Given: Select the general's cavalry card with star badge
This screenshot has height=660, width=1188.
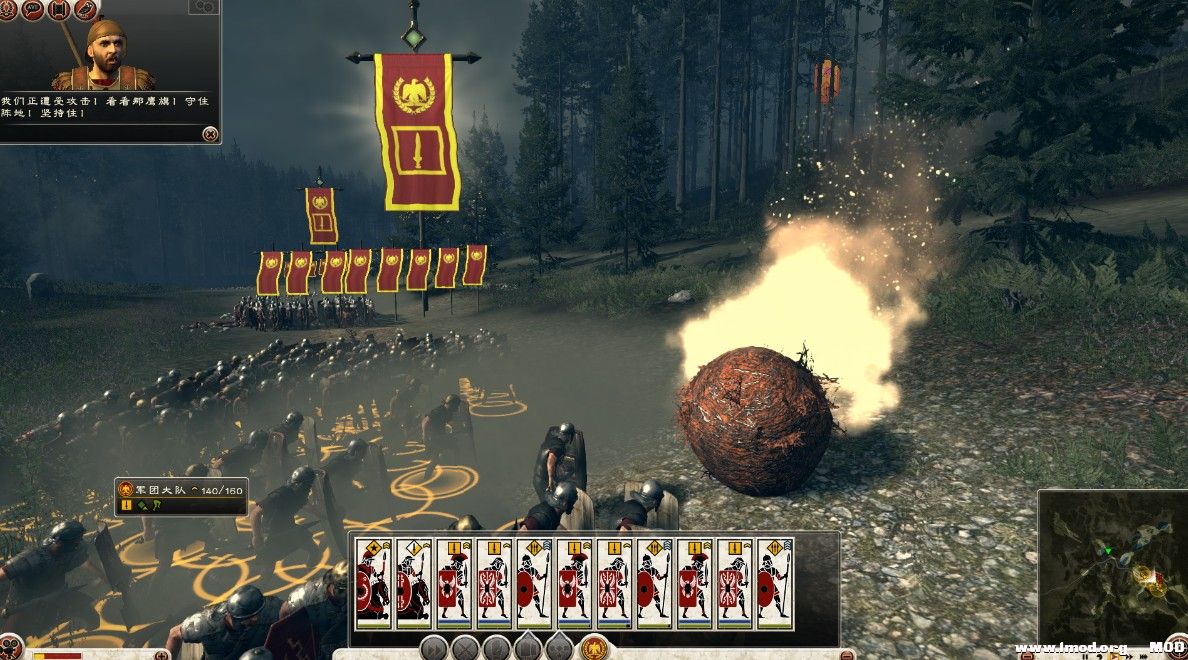Looking at the screenshot, I should (373, 583).
